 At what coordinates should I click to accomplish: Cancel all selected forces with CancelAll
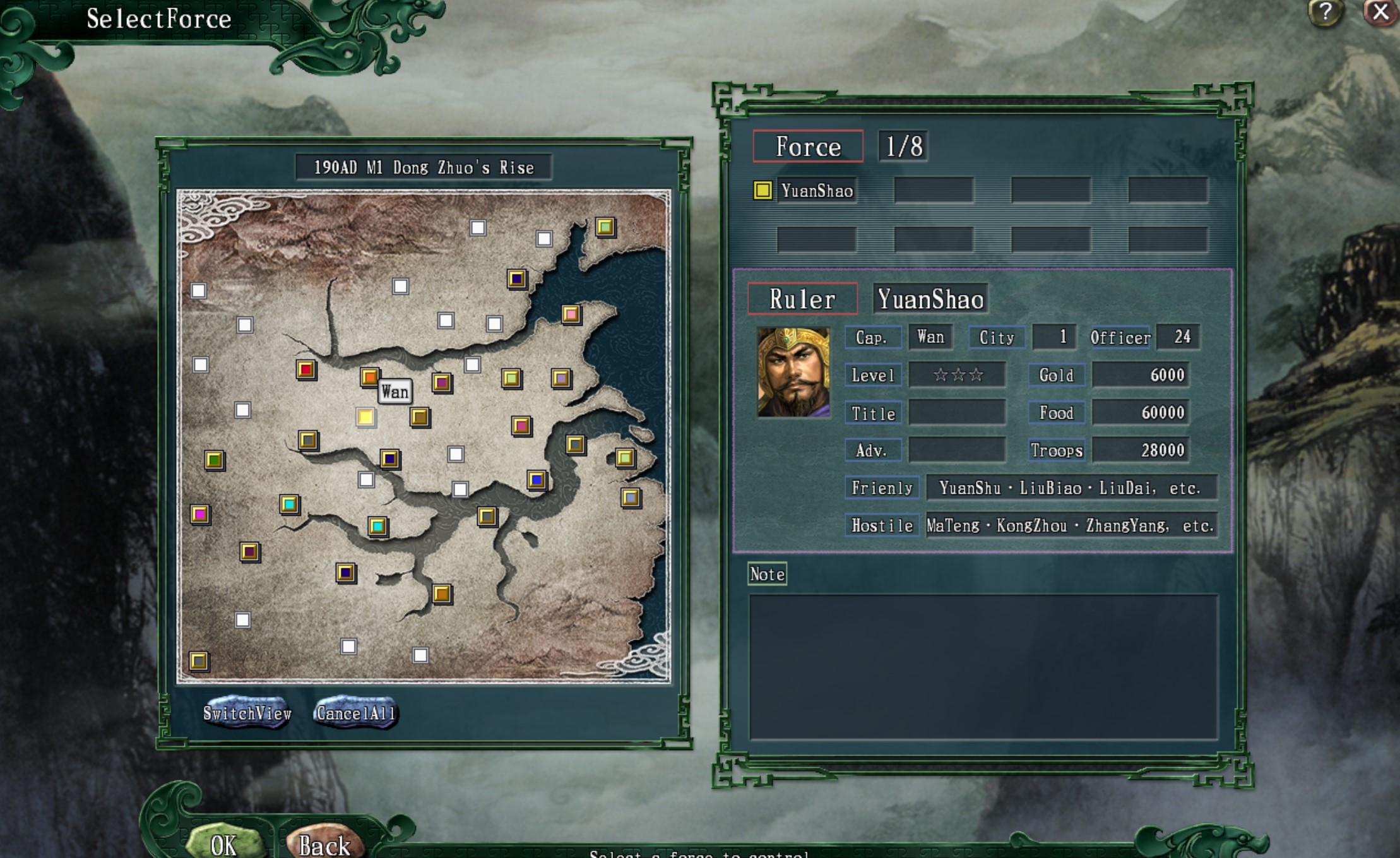(356, 713)
